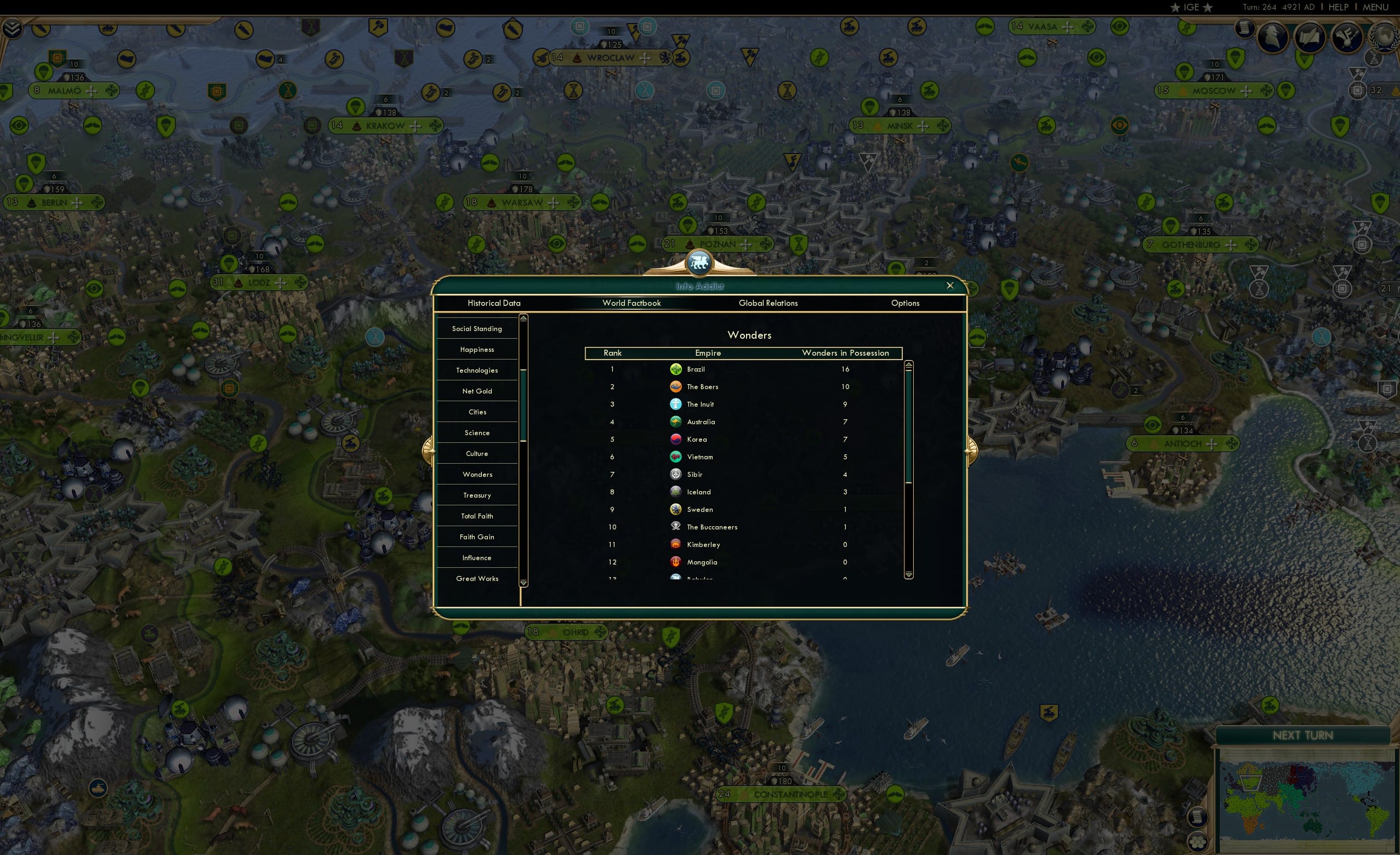Open the Espionage overview spy icon

1273,37
